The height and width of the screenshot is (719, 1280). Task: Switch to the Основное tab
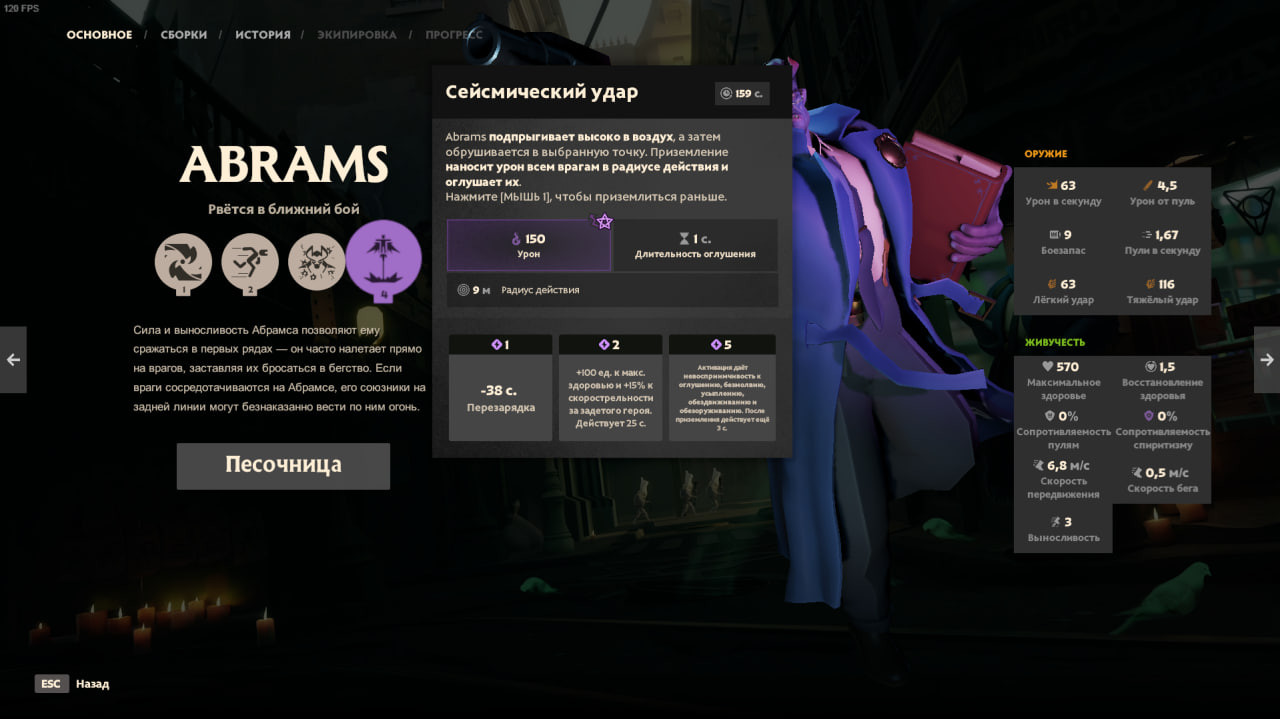click(99, 35)
